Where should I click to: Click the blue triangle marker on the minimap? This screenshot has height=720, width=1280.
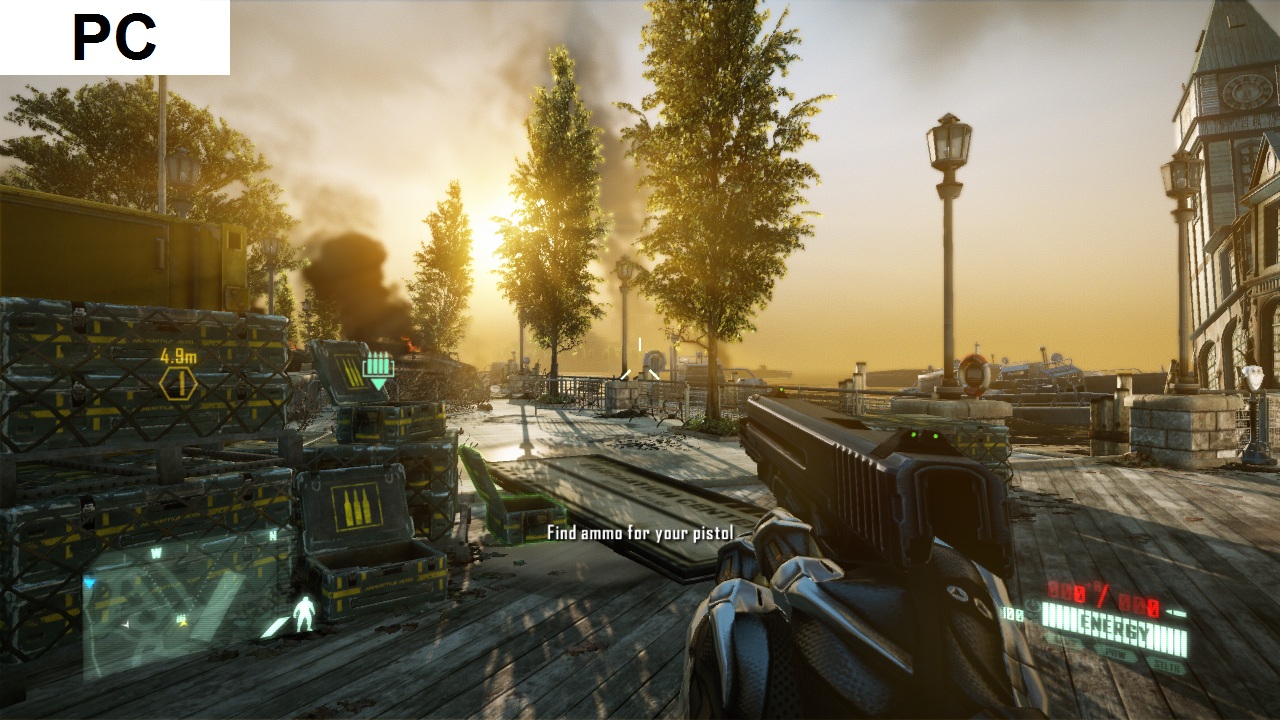(89, 583)
